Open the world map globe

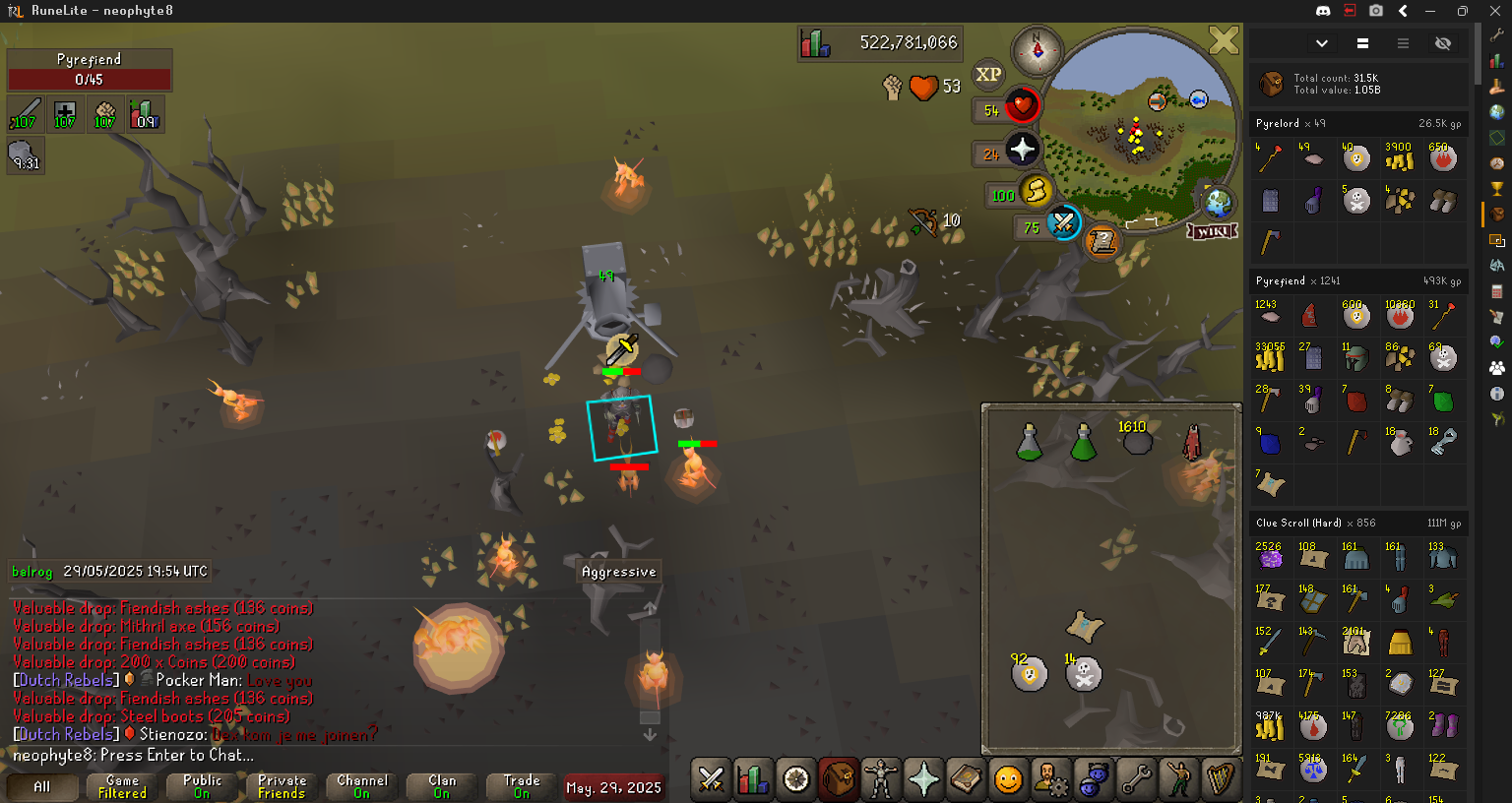[x=1219, y=201]
